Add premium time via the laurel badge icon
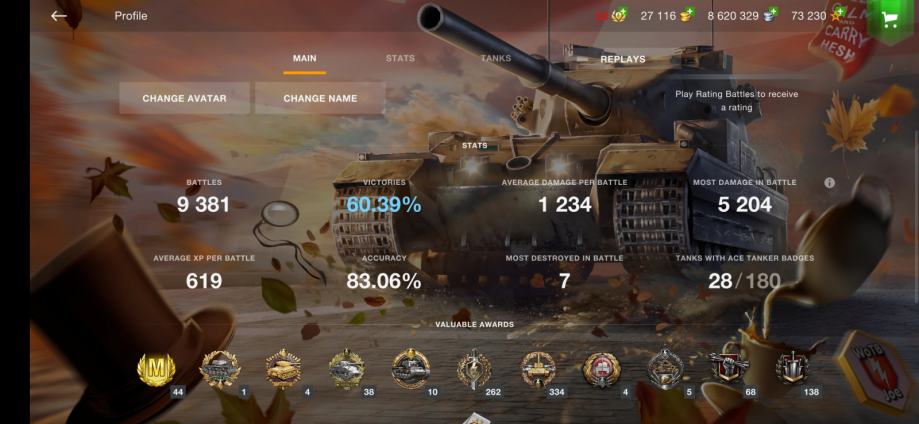The image size is (919, 424). [x=618, y=16]
